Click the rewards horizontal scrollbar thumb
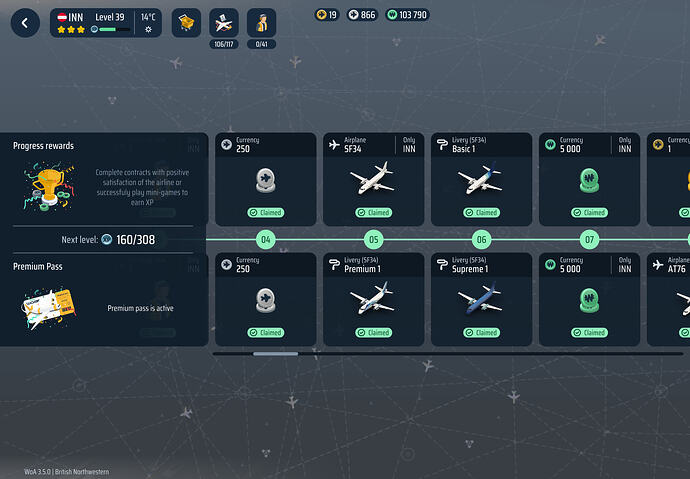This screenshot has width=690, height=479. coord(275,353)
